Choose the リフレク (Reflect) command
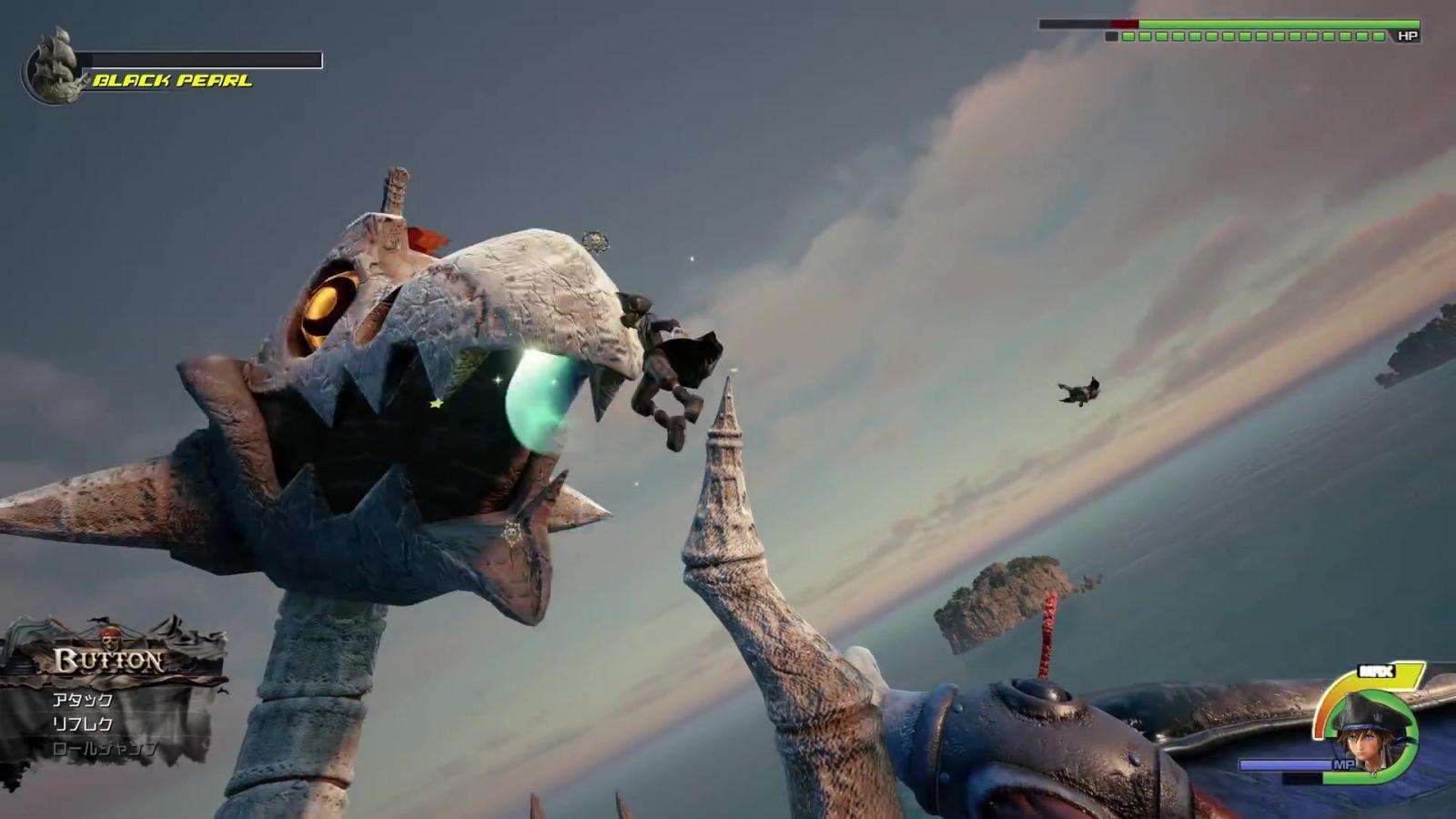The width and height of the screenshot is (1456, 819). [83, 724]
